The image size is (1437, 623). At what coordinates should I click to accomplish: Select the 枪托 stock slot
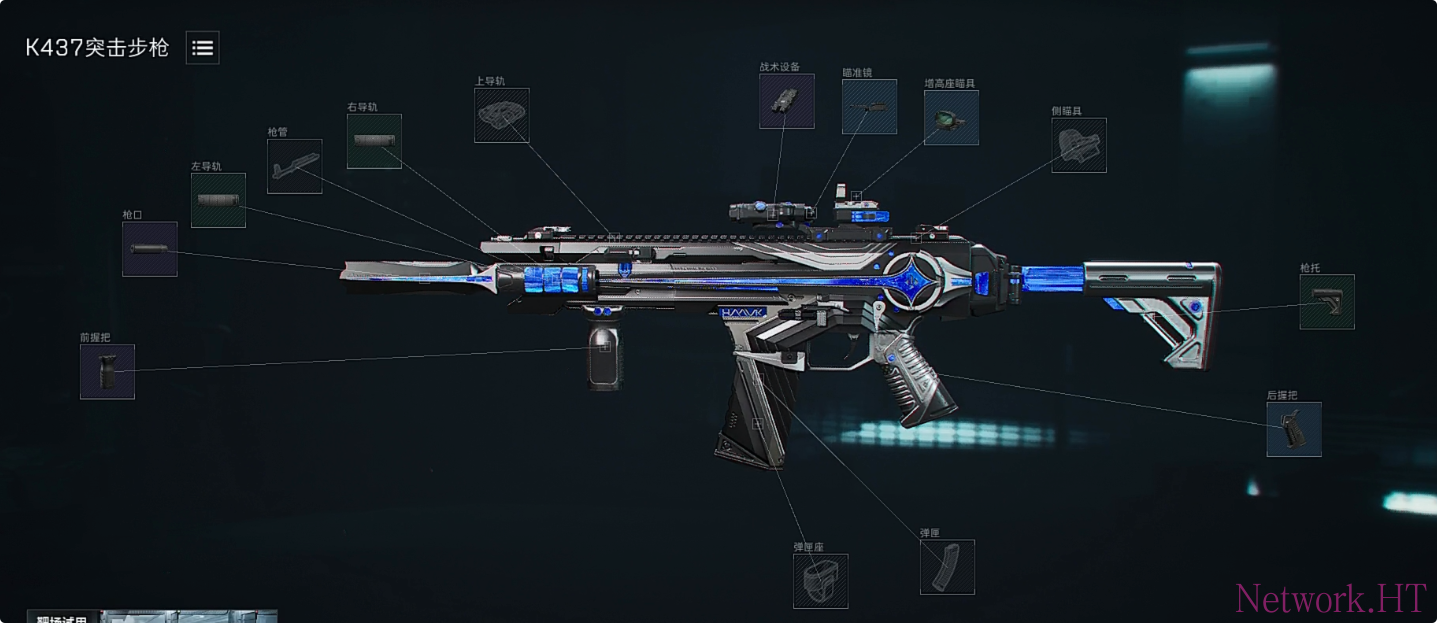1327,302
